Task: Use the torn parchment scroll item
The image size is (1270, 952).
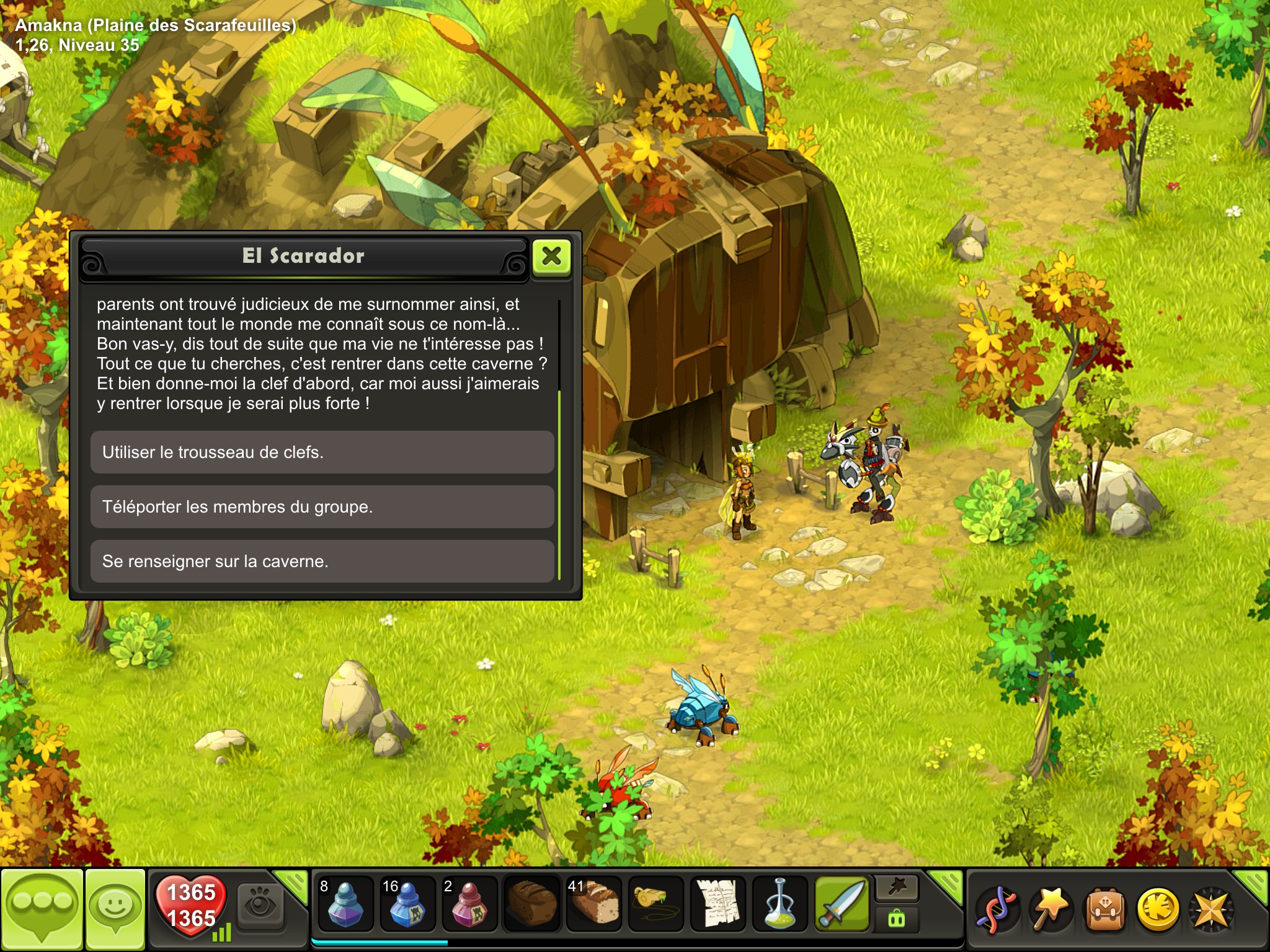Action: 717,904
